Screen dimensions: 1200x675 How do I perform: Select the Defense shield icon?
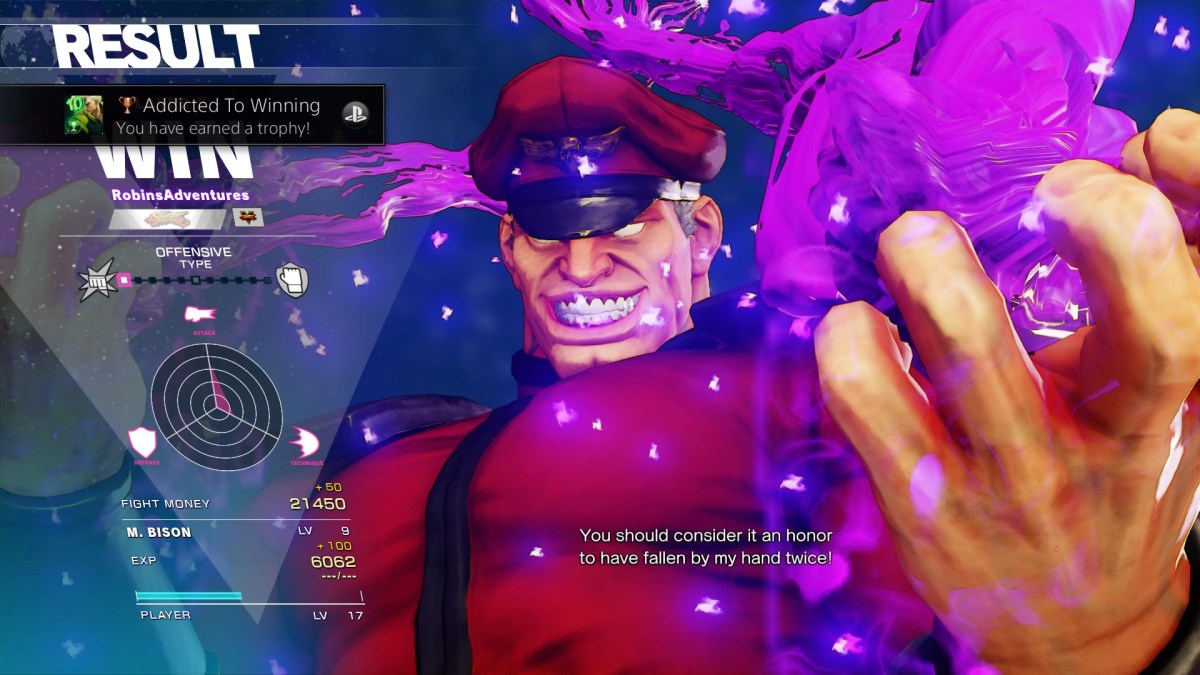click(145, 442)
